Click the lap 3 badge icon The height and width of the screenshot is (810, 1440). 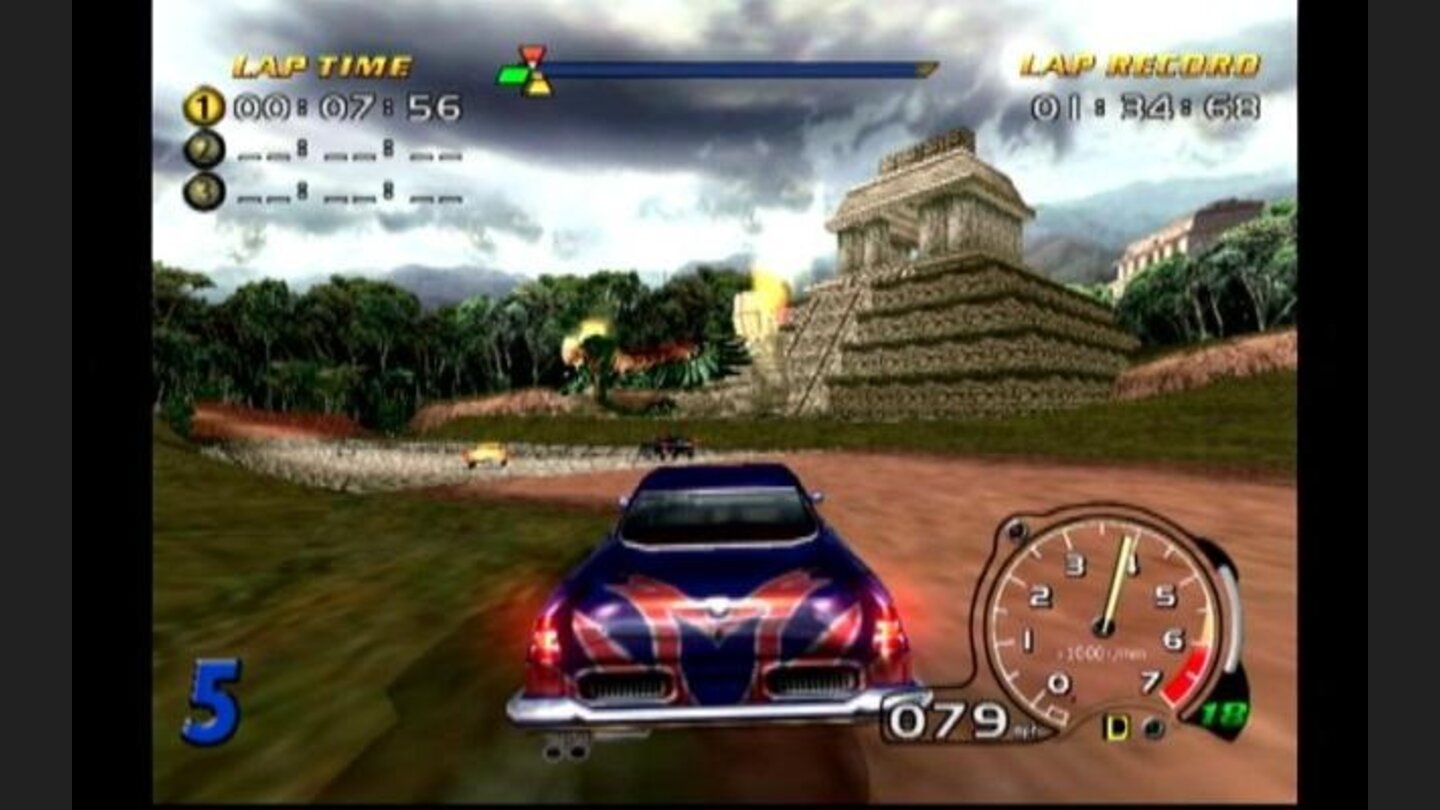click(x=205, y=191)
